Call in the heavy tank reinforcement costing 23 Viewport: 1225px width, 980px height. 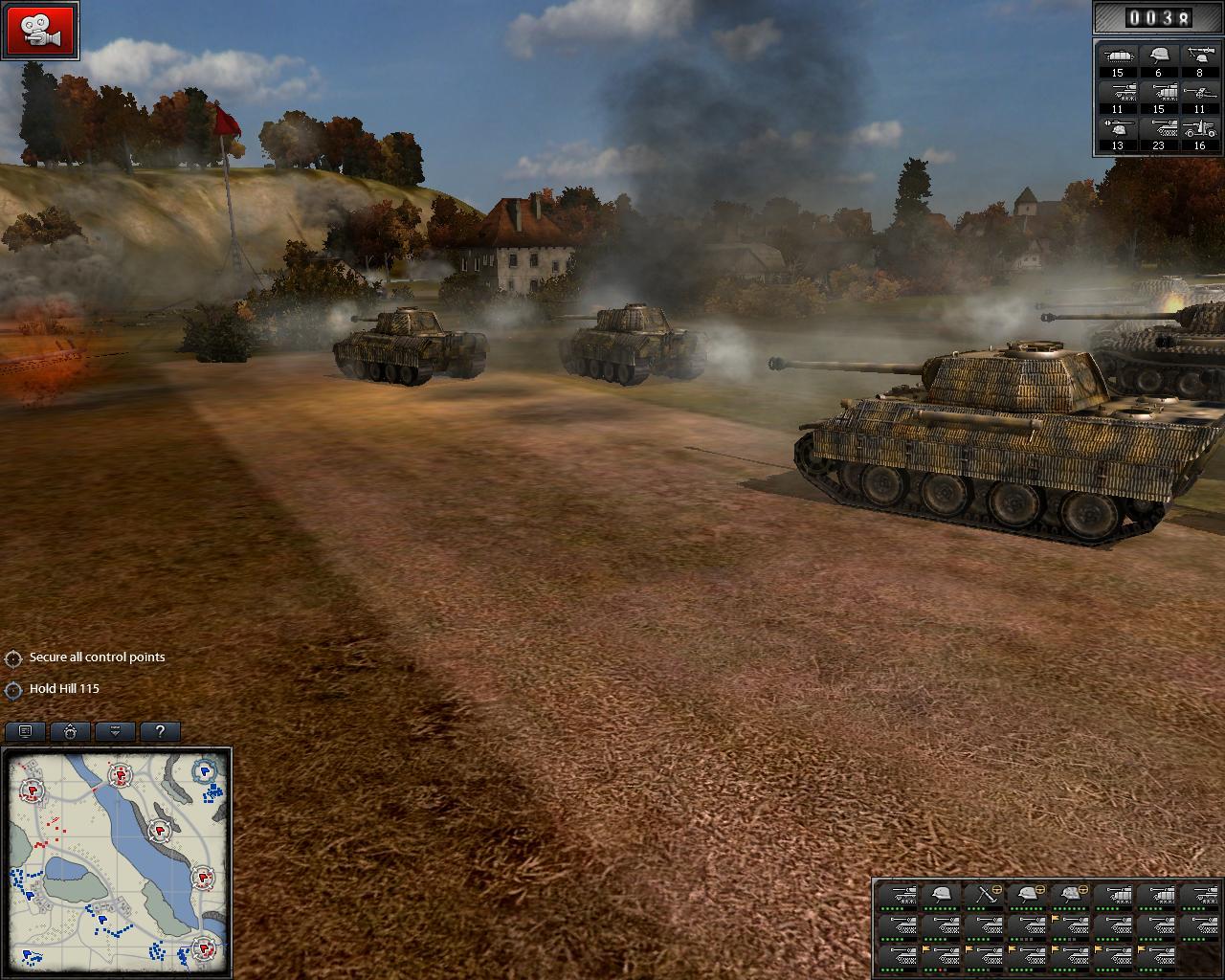(1158, 131)
